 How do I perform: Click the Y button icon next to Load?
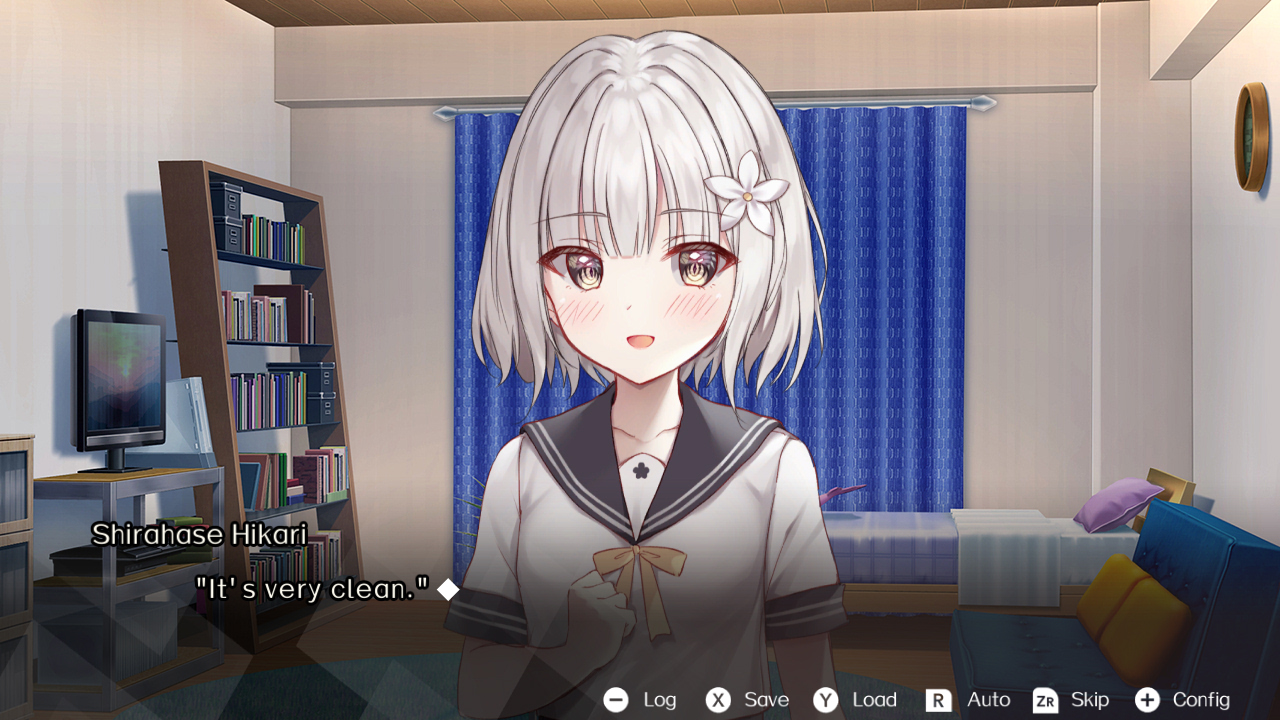coord(825,700)
